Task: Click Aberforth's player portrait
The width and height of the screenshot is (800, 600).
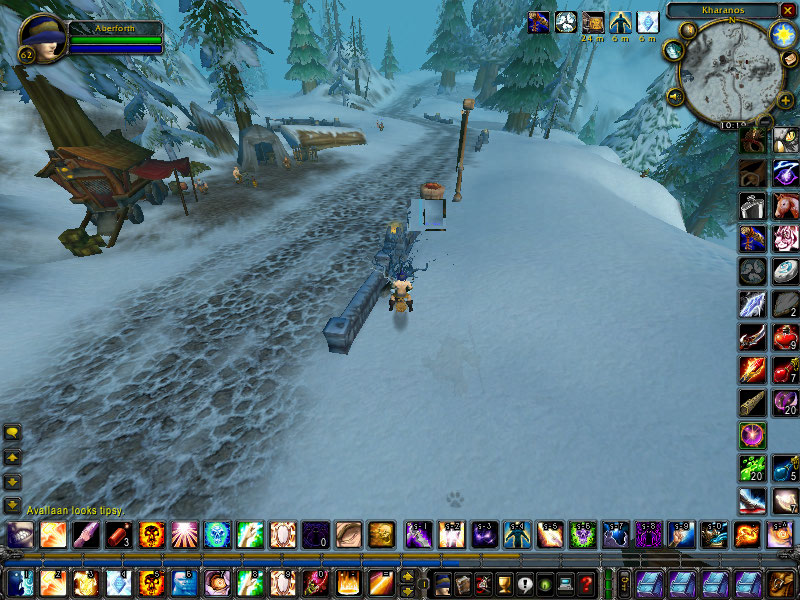Action: pyautogui.click(x=40, y=37)
